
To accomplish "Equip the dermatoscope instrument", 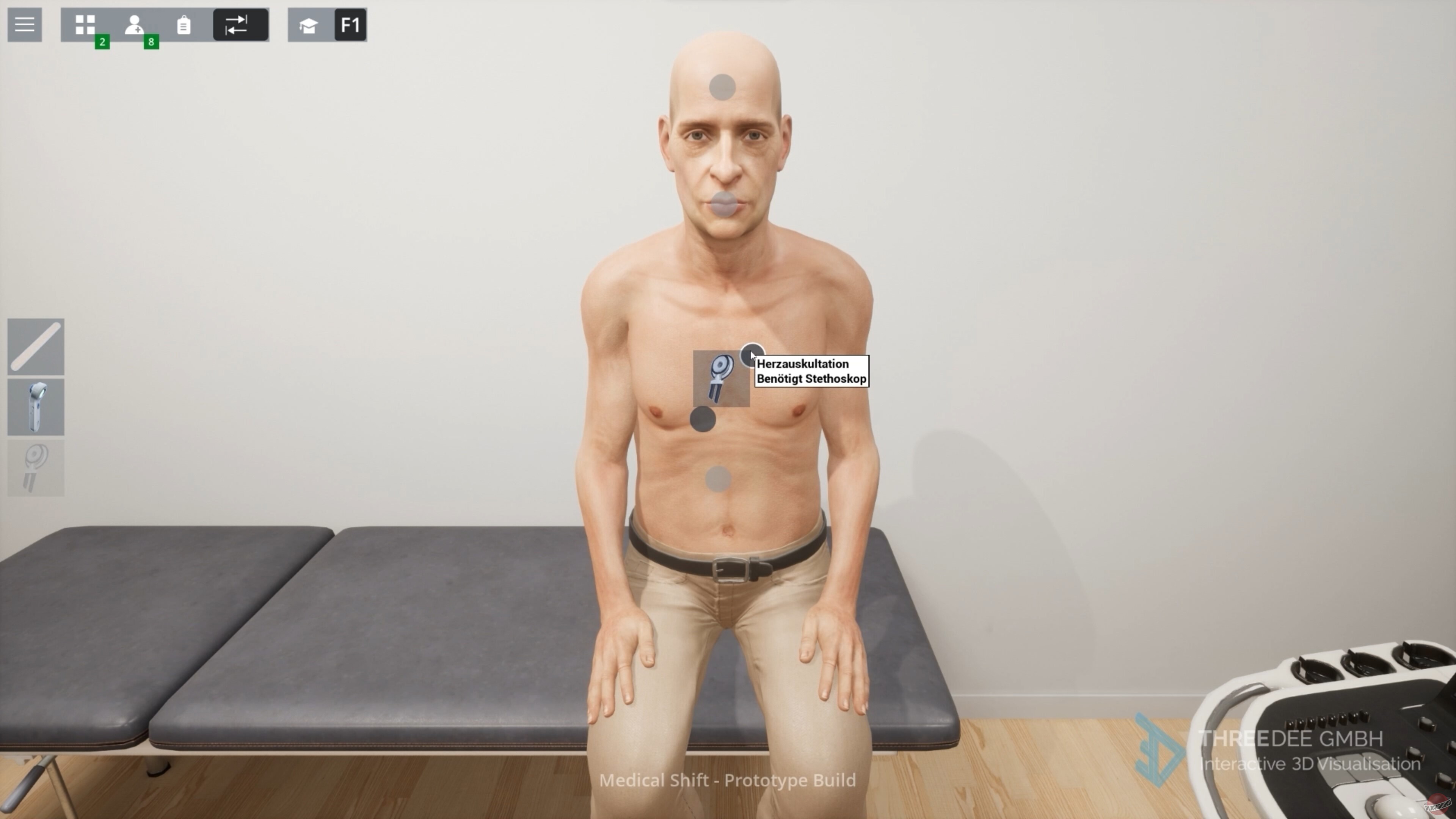I will pyautogui.click(x=35, y=407).
